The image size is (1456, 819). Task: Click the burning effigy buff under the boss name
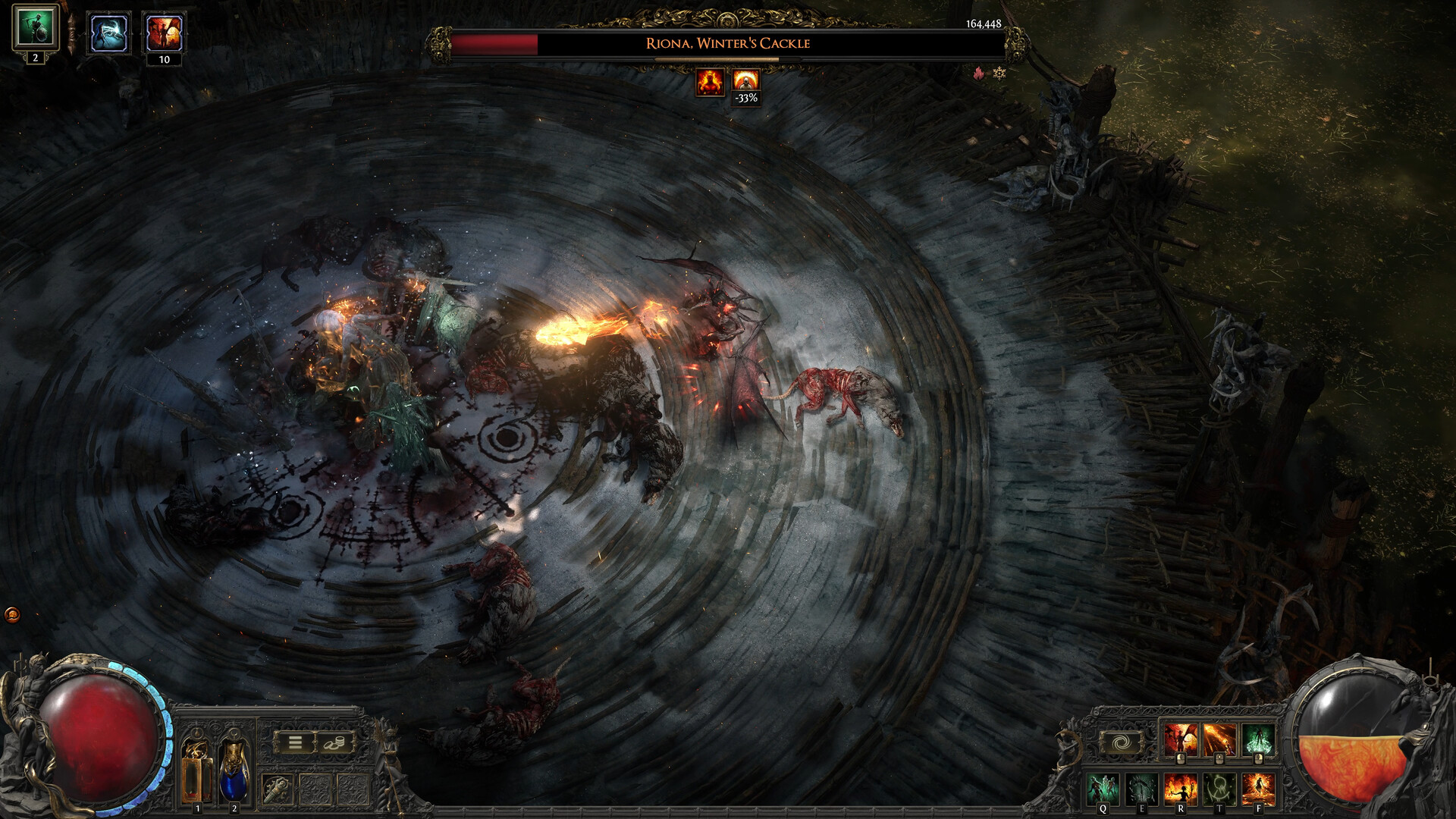(709, 83)
